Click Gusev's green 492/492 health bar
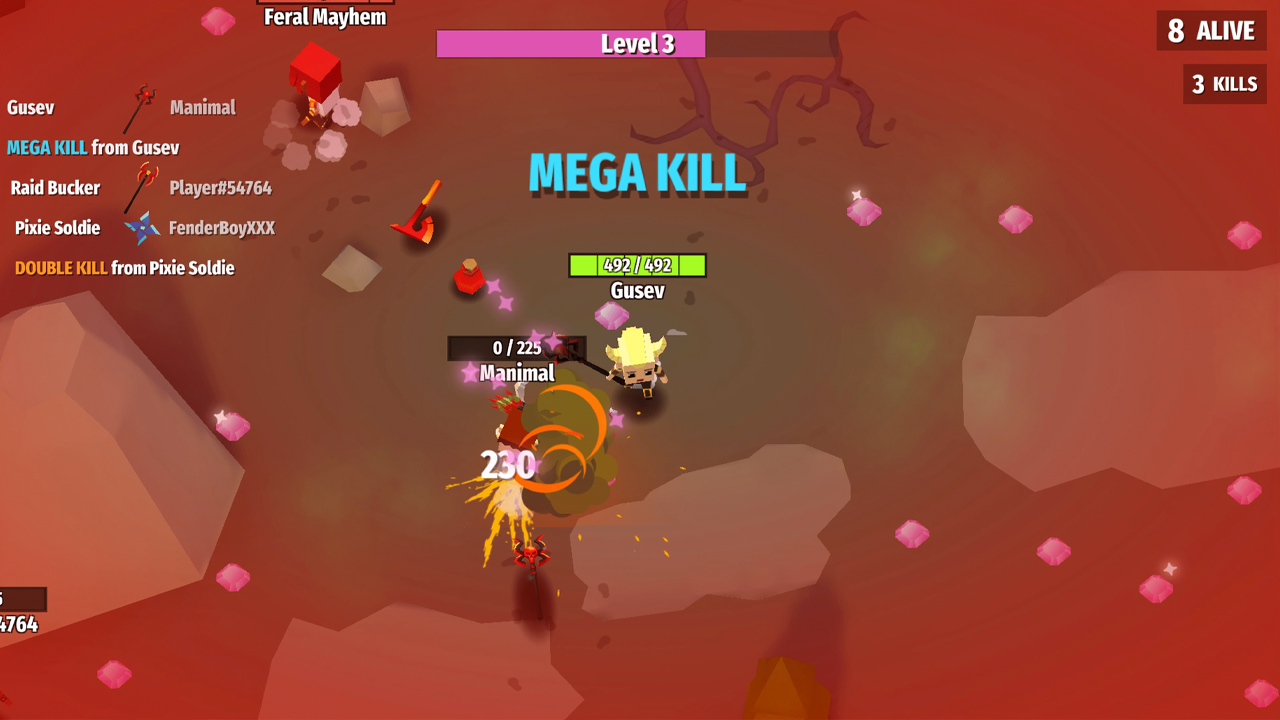This screenshot has width=1280, height=720. [x=637, y=265]
